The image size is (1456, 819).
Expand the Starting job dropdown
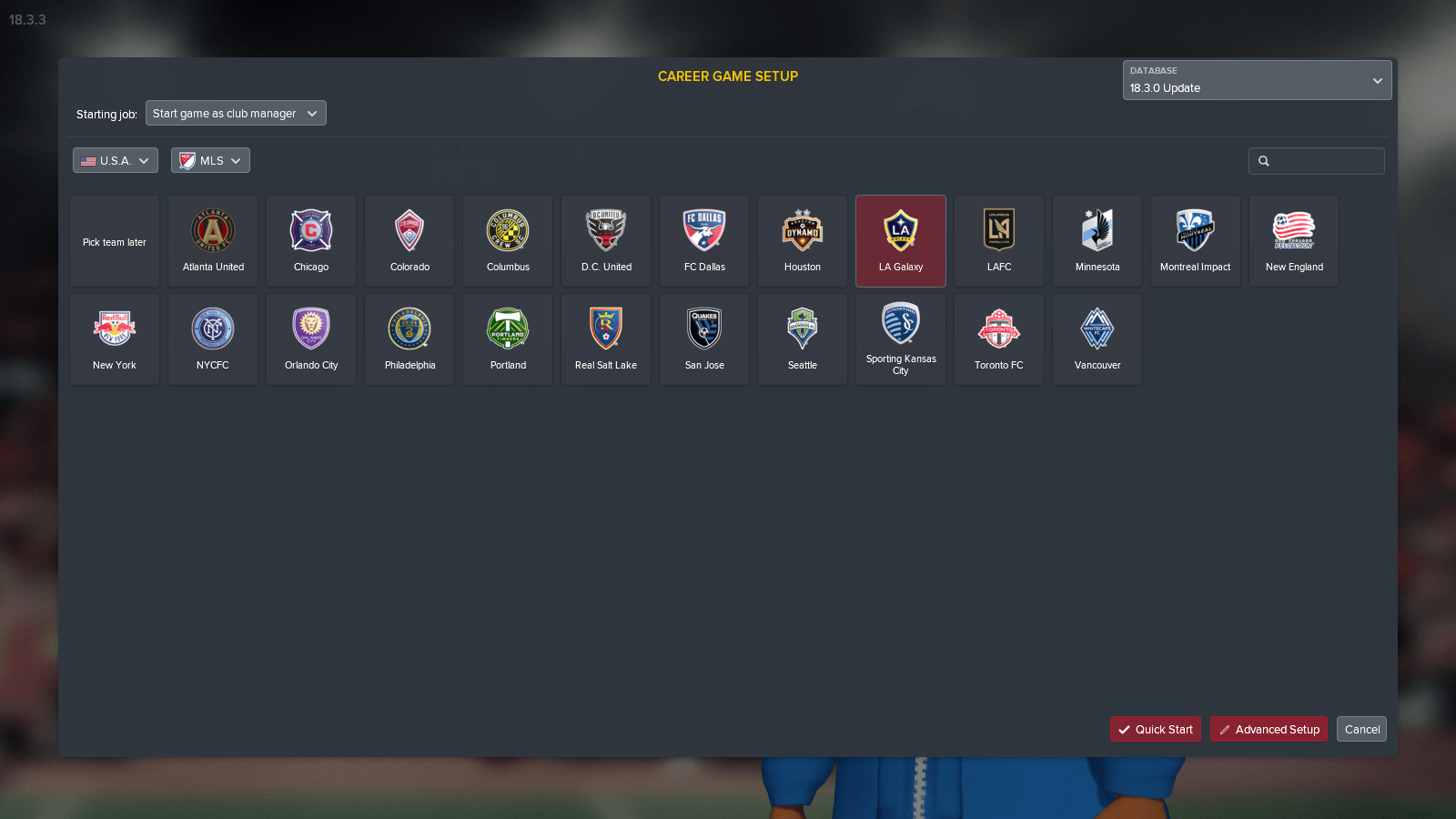click(x=236, y=113)
